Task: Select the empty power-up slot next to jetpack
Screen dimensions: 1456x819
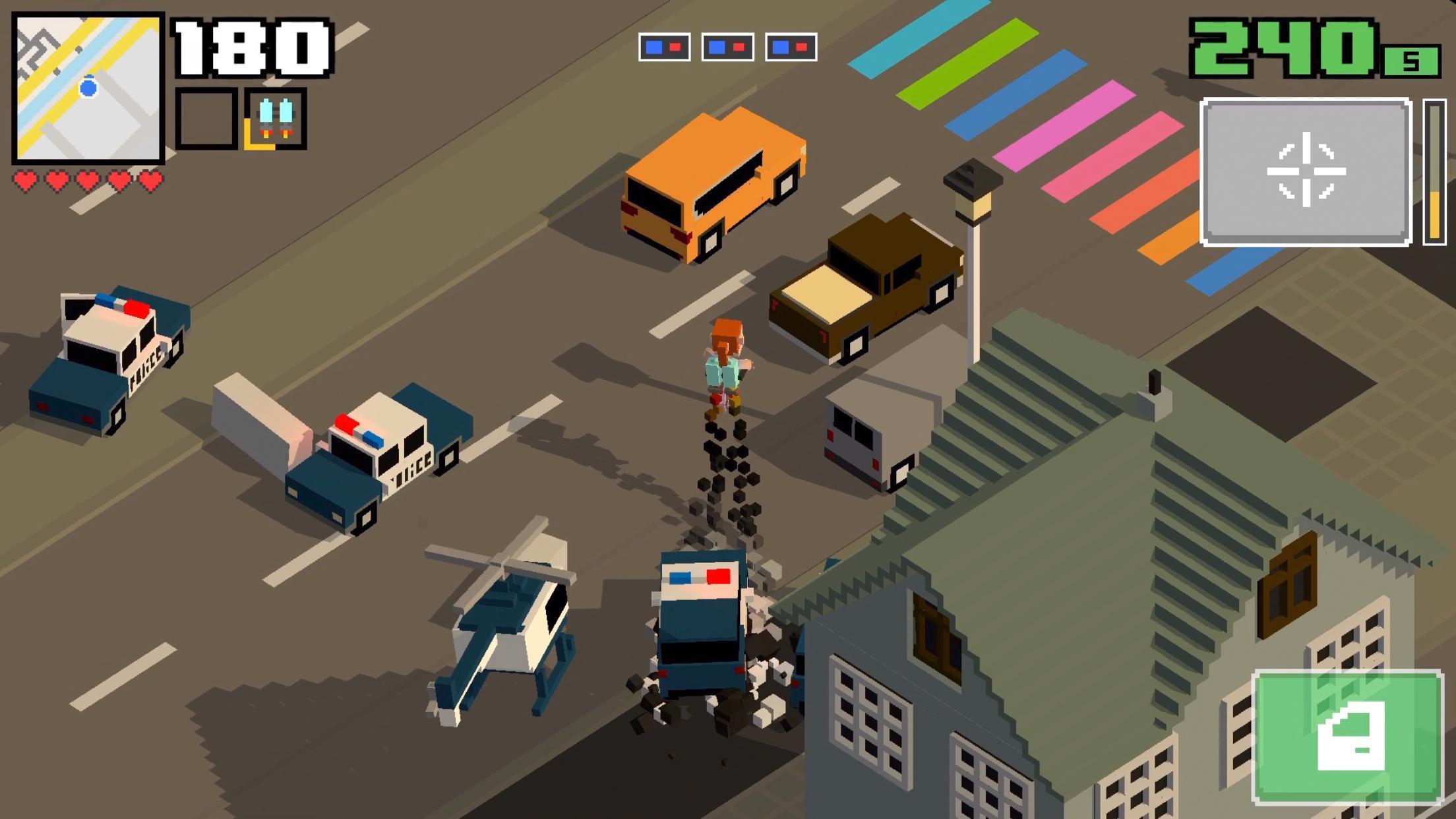Action: coord(206,117)
